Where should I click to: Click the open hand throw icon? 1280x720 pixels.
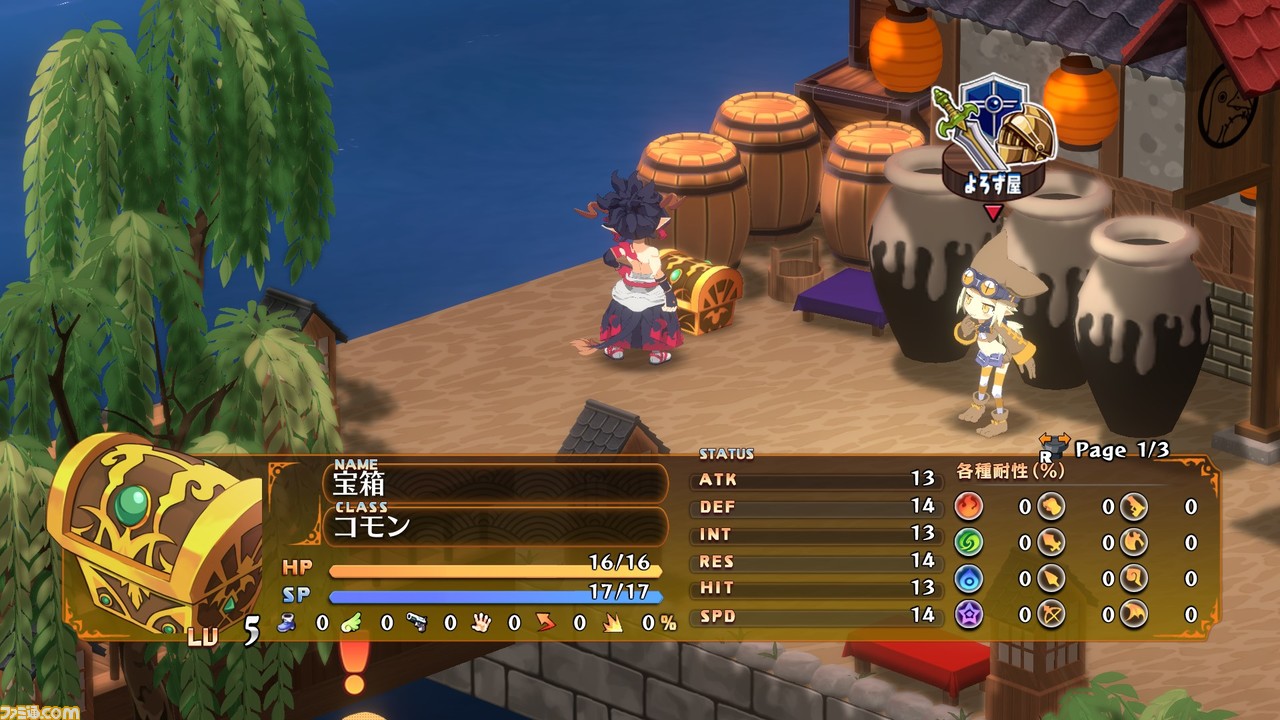(x=481, y=623)
